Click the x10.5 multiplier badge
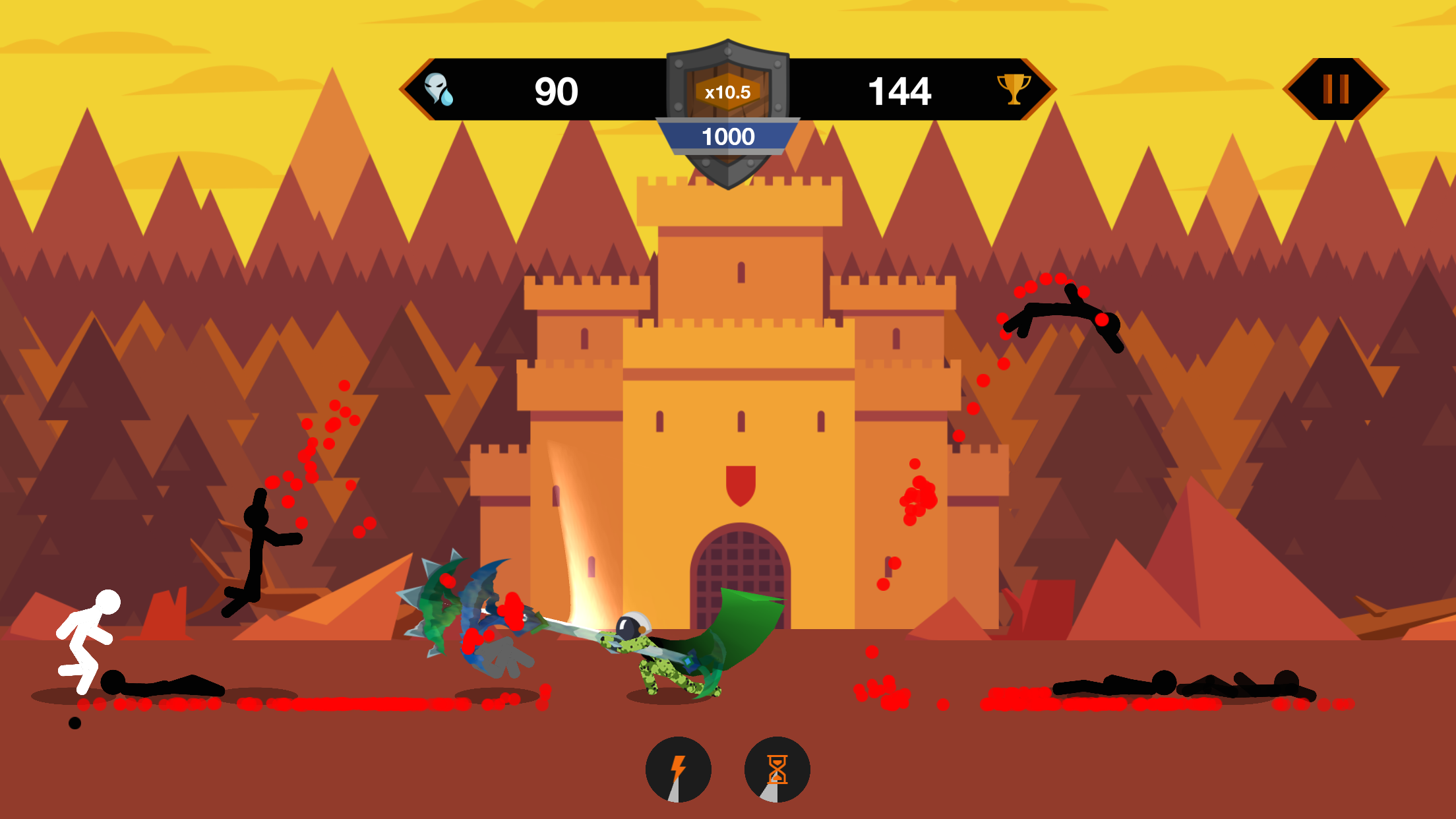Viewport: 1456px width, 819px height. pos(726,94)
